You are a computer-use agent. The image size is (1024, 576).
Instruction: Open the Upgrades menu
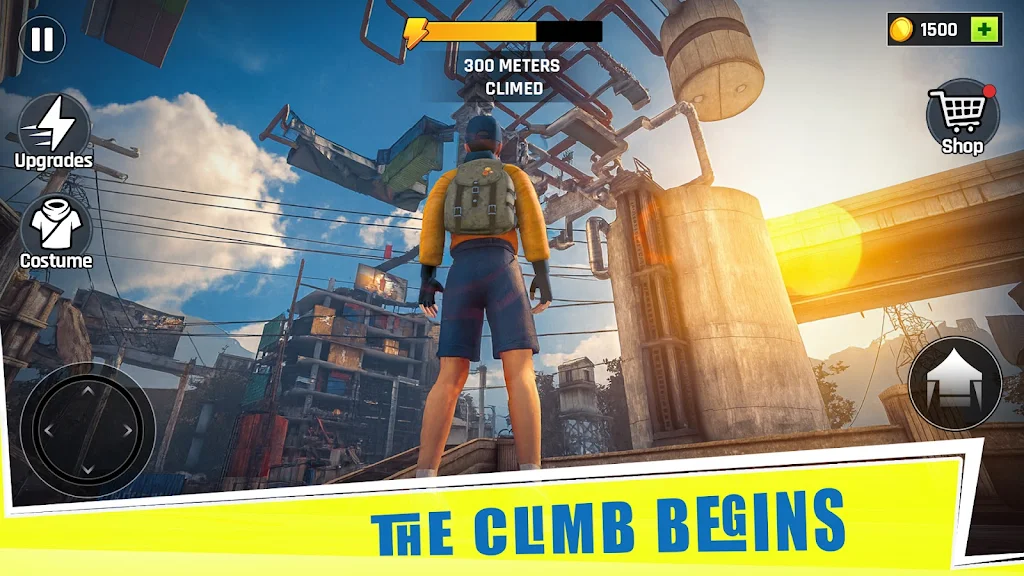54,126
